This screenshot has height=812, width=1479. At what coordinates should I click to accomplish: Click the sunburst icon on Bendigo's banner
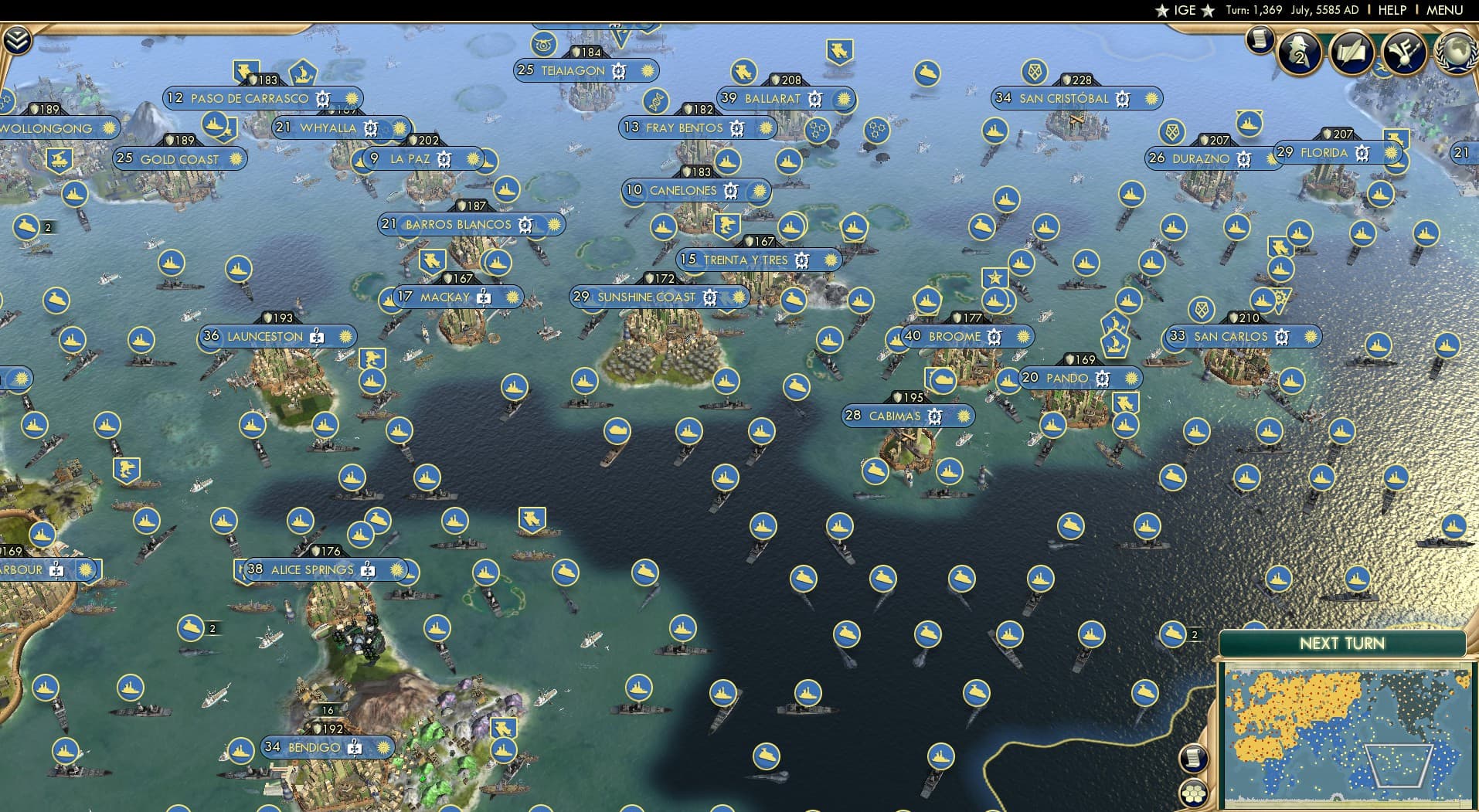[x=383, y=747]
